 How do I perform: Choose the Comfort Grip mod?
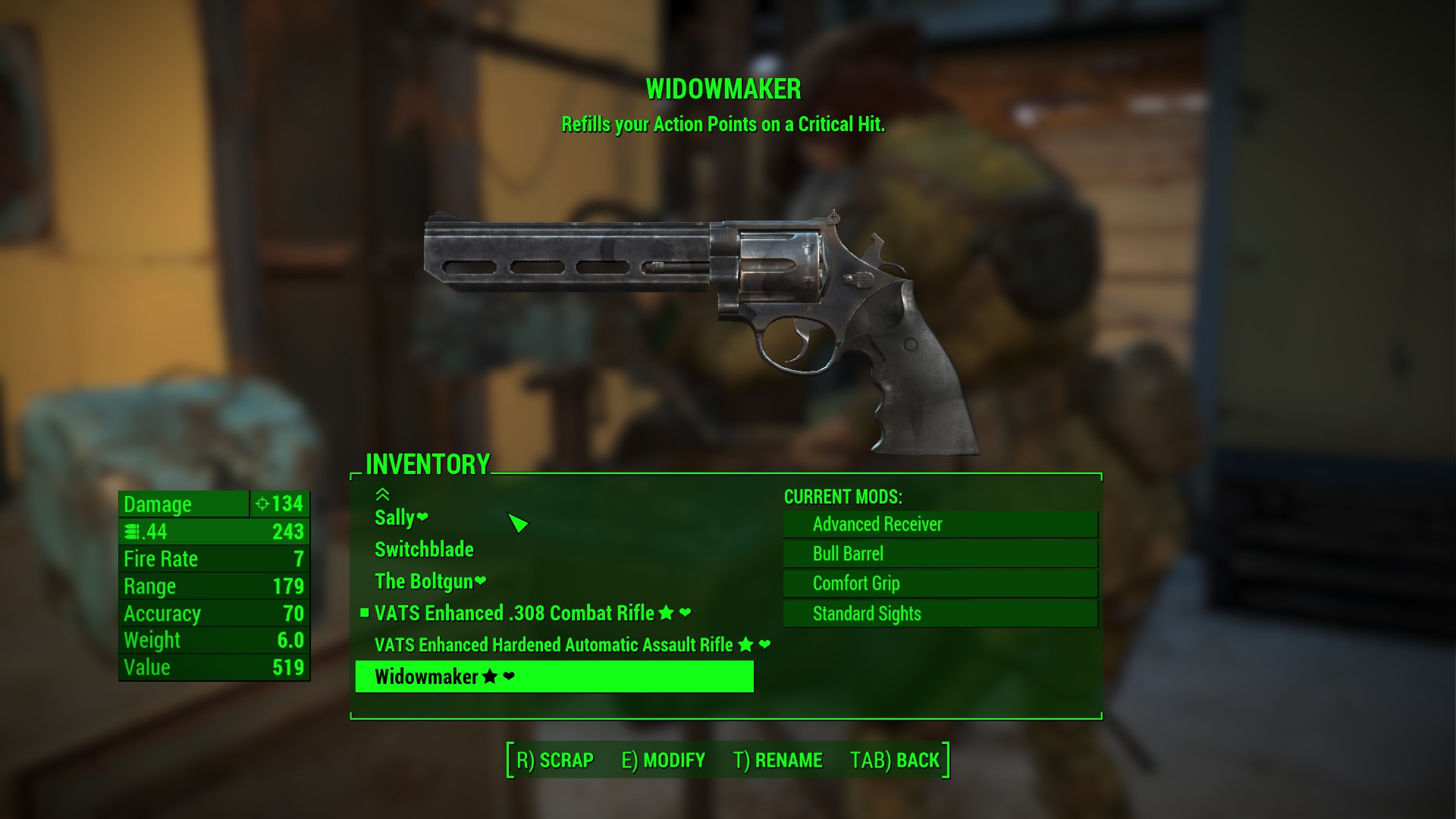(940, 583)
